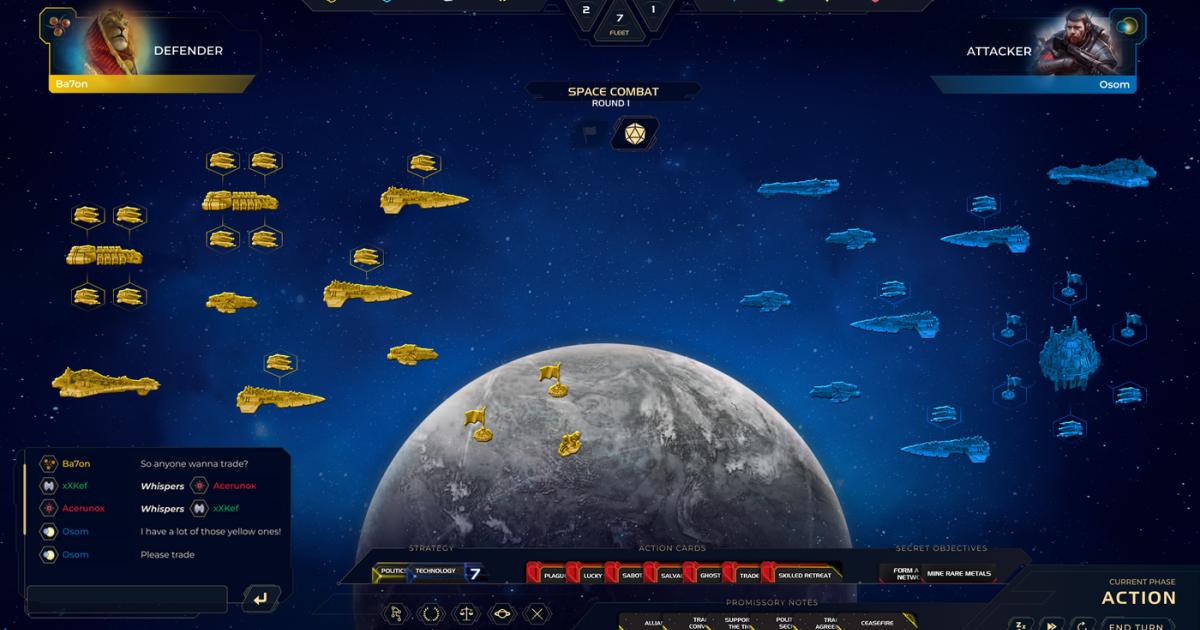The height and width of the screenshot is (630, 1200).
Task: Click the fast-forward double arrow button
Action: pyautogui.click(x=1051, y=624)
